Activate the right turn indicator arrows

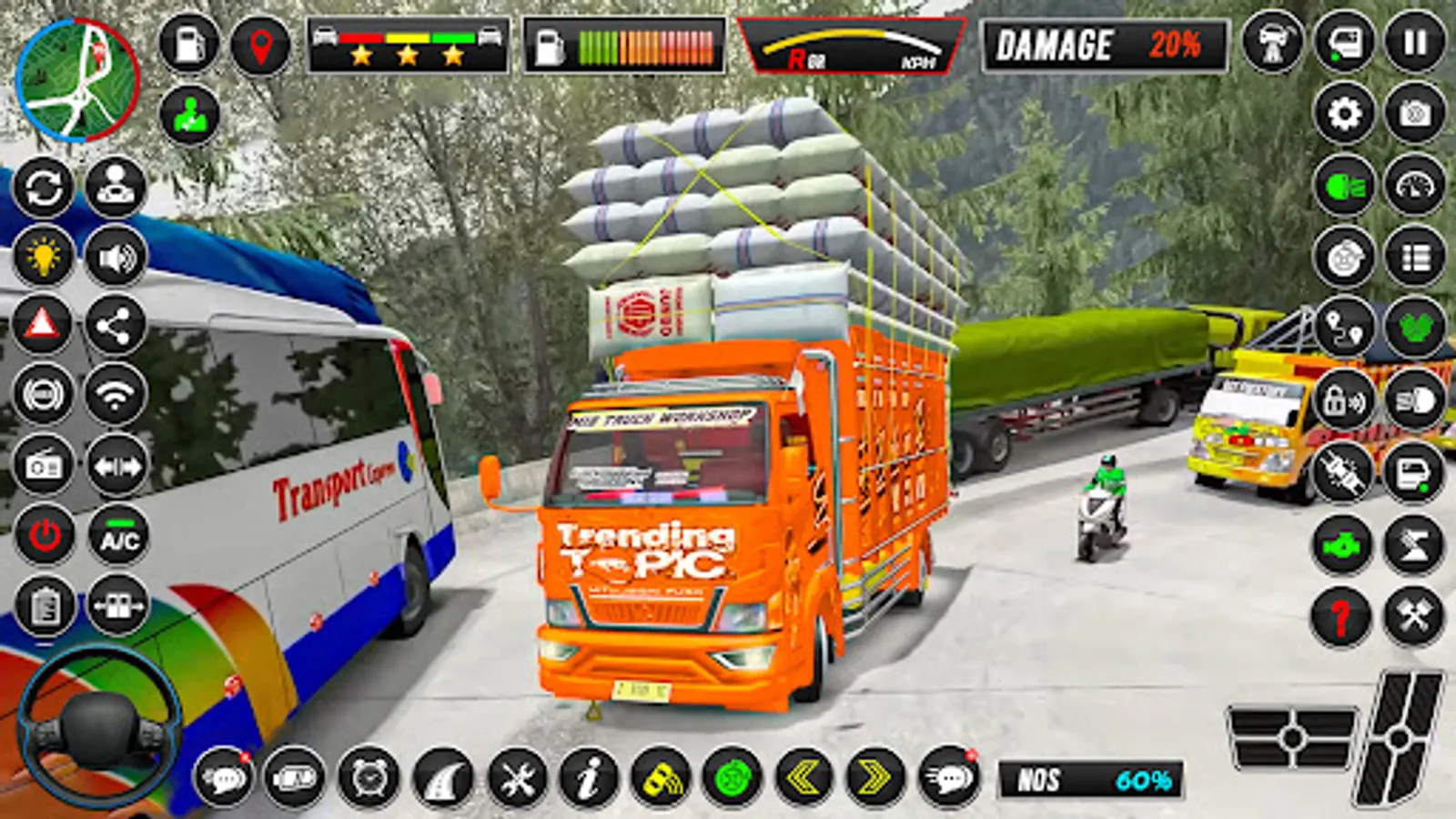click(x=875, y=778)
